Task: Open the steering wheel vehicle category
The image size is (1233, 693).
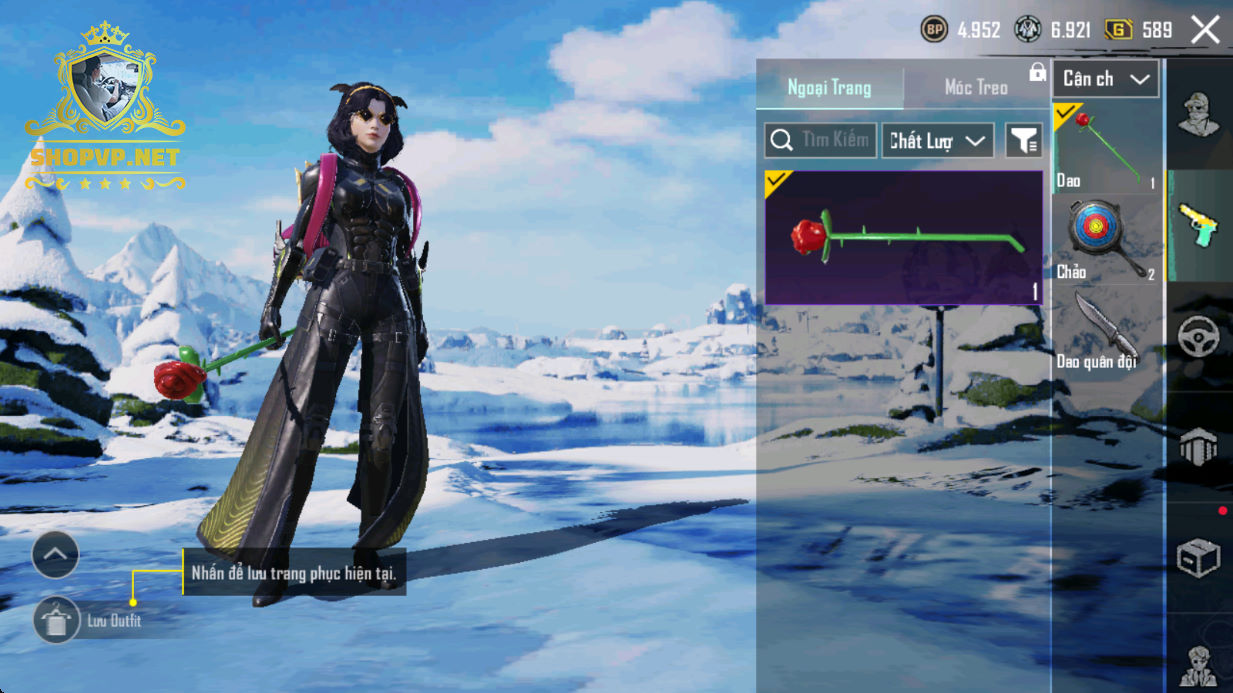Action: (x=1198, y=337)
